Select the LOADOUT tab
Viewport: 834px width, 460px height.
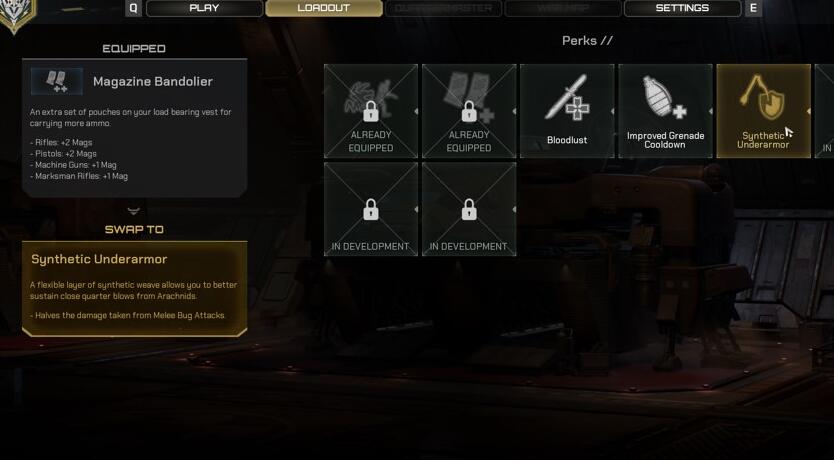tap(323, 8)
